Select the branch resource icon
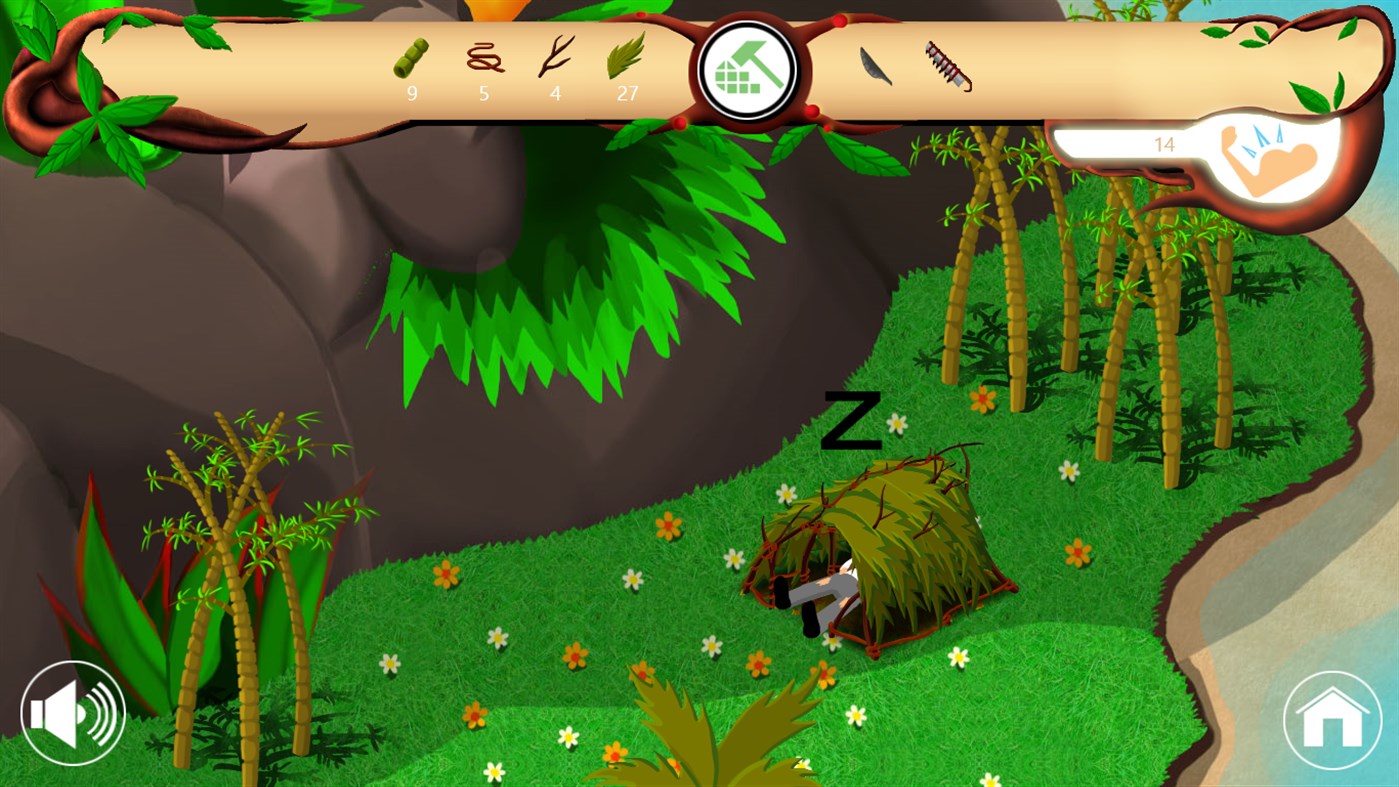 point(554,58)
